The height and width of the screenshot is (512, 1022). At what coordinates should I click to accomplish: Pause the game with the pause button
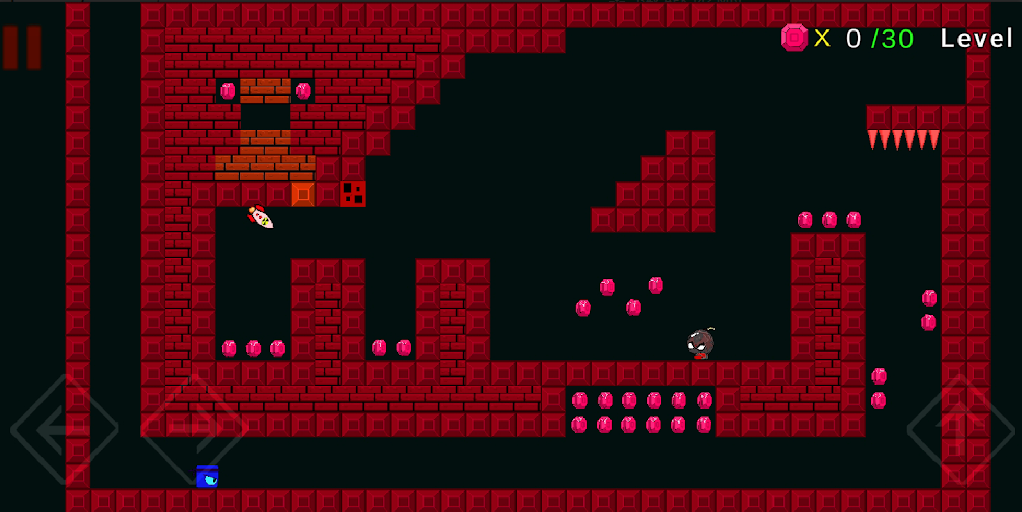[x=22, y=47]
